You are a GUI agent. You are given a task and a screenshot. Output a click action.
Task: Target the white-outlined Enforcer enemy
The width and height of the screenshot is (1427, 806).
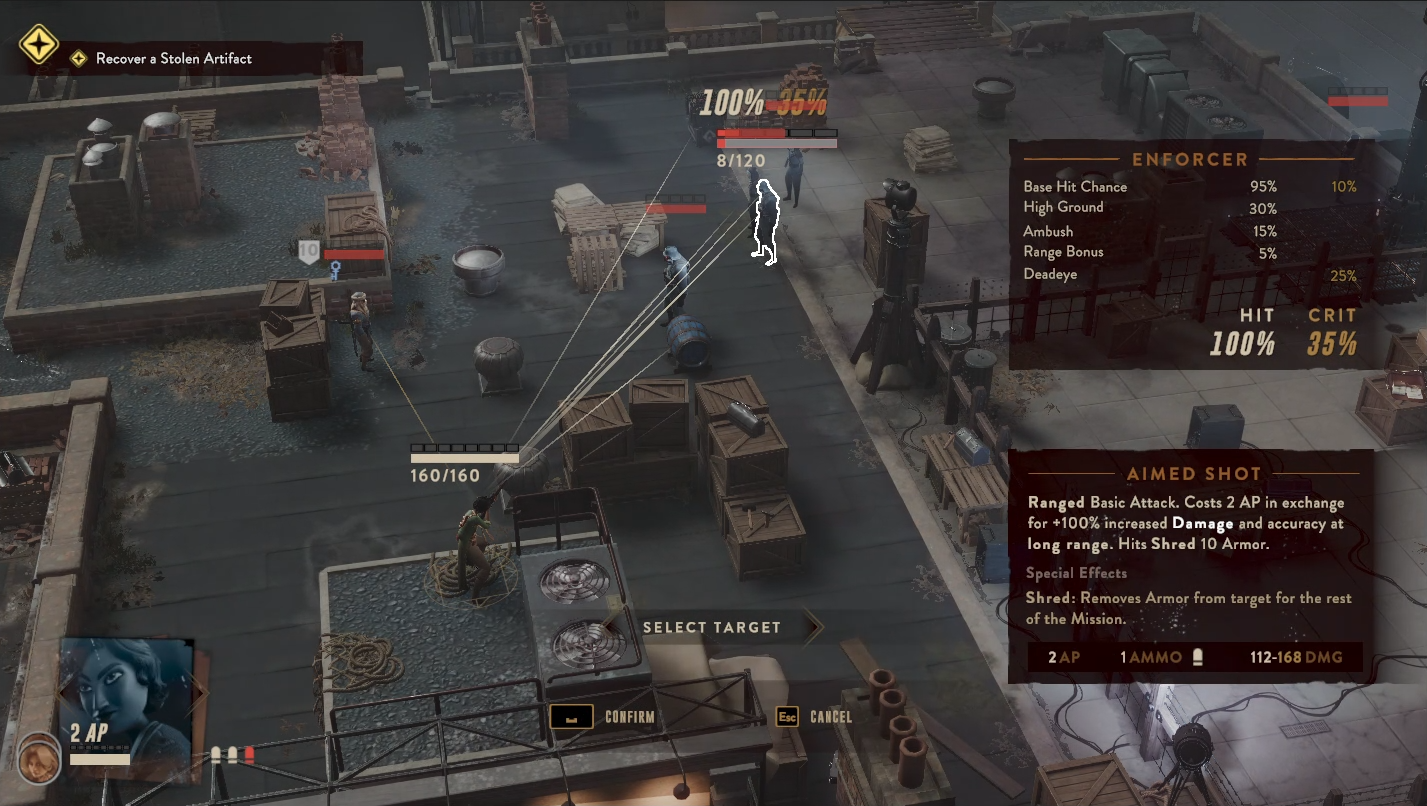coord(764,223)
